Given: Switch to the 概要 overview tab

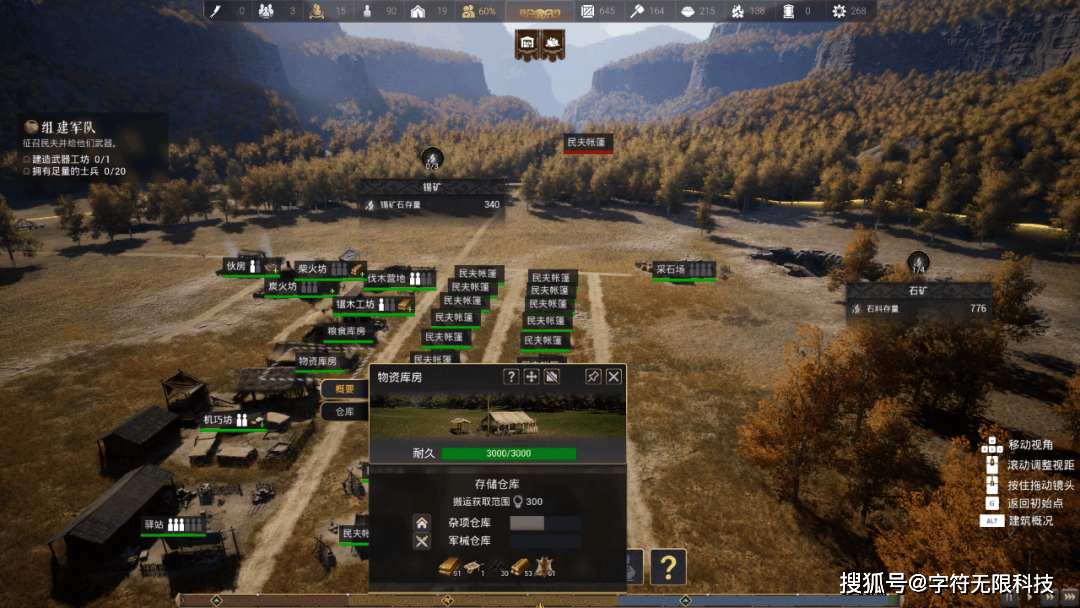Looking at the screenshot, I should click(x=345, y=389).
